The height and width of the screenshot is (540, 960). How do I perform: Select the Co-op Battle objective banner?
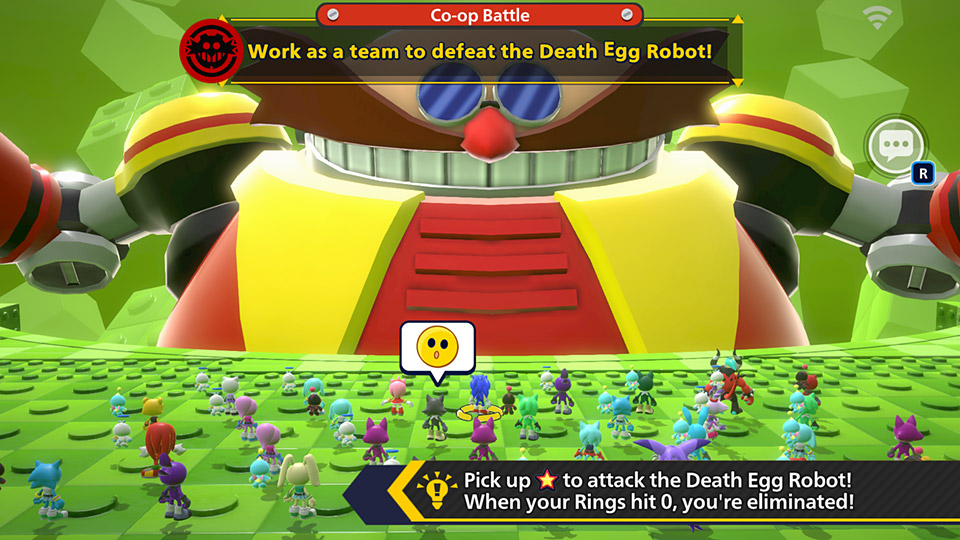[479, 49]
